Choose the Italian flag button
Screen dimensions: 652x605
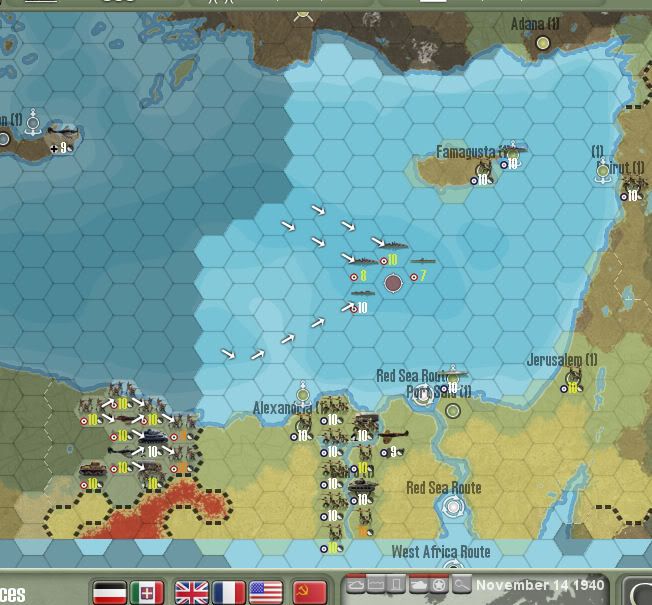[147, 591]
